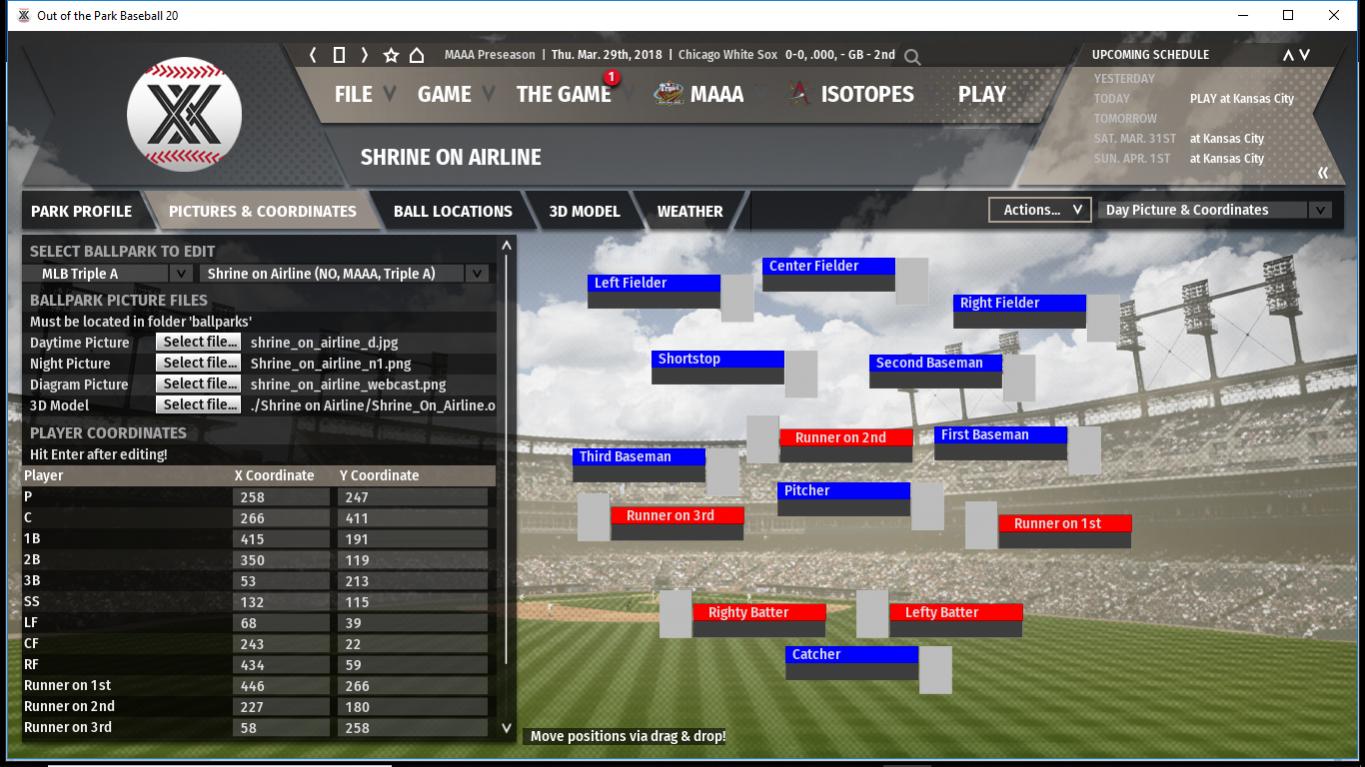Show the Weather tab
The image size is (1365, 767).
coord(689,211)
